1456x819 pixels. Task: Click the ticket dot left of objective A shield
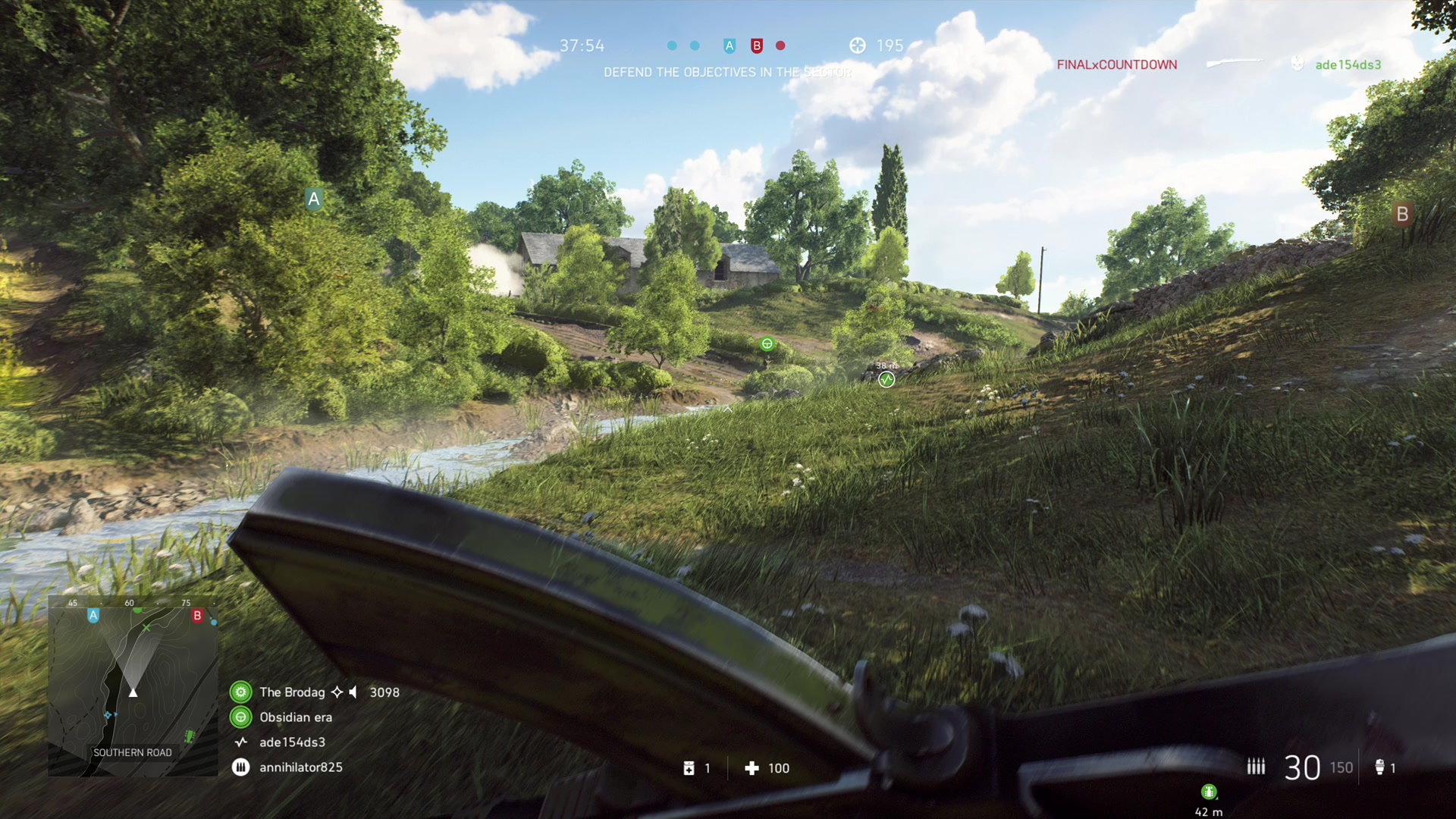coord(695,45)
